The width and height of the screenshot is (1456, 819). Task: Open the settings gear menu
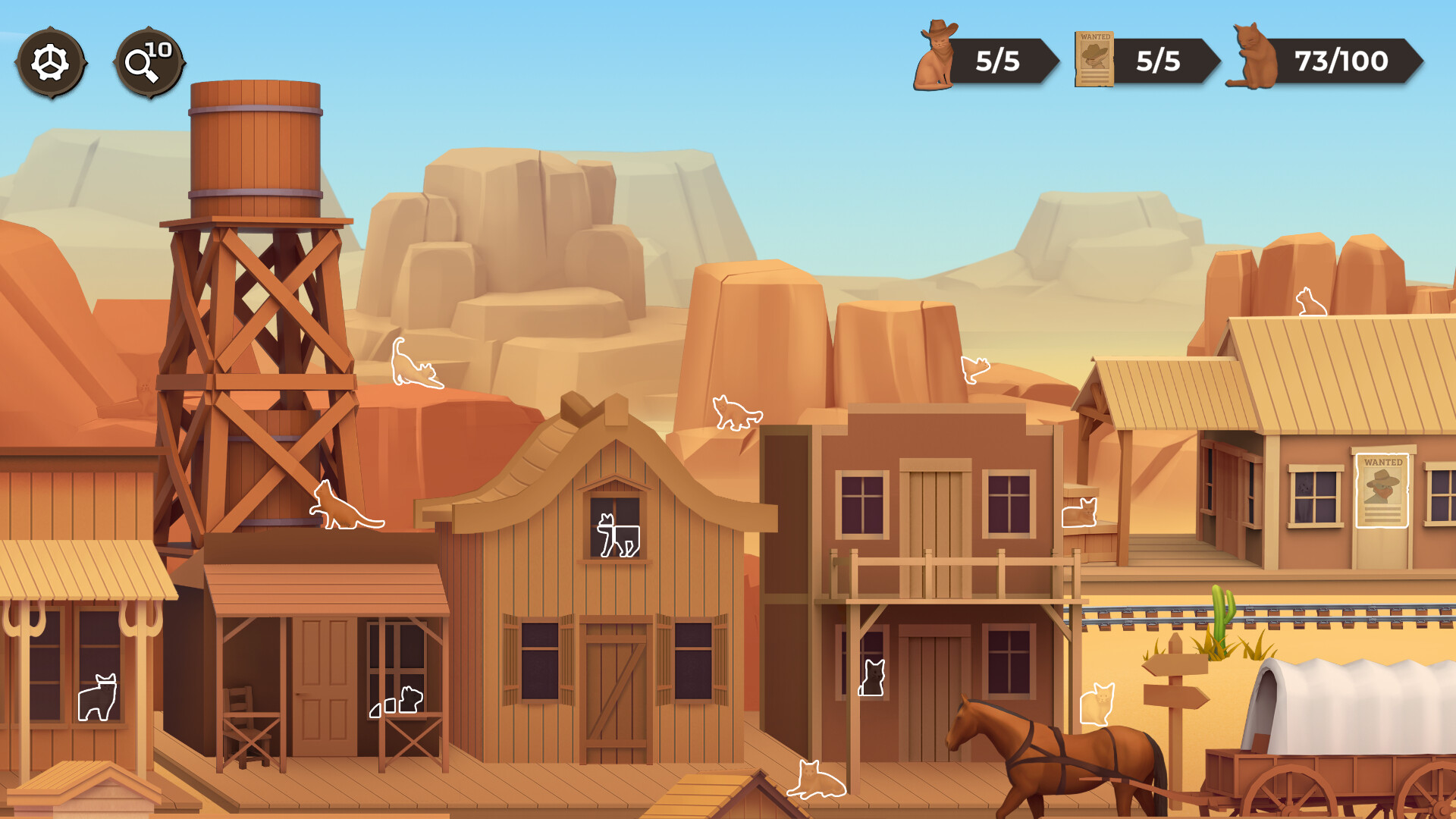tap(50, 62)
